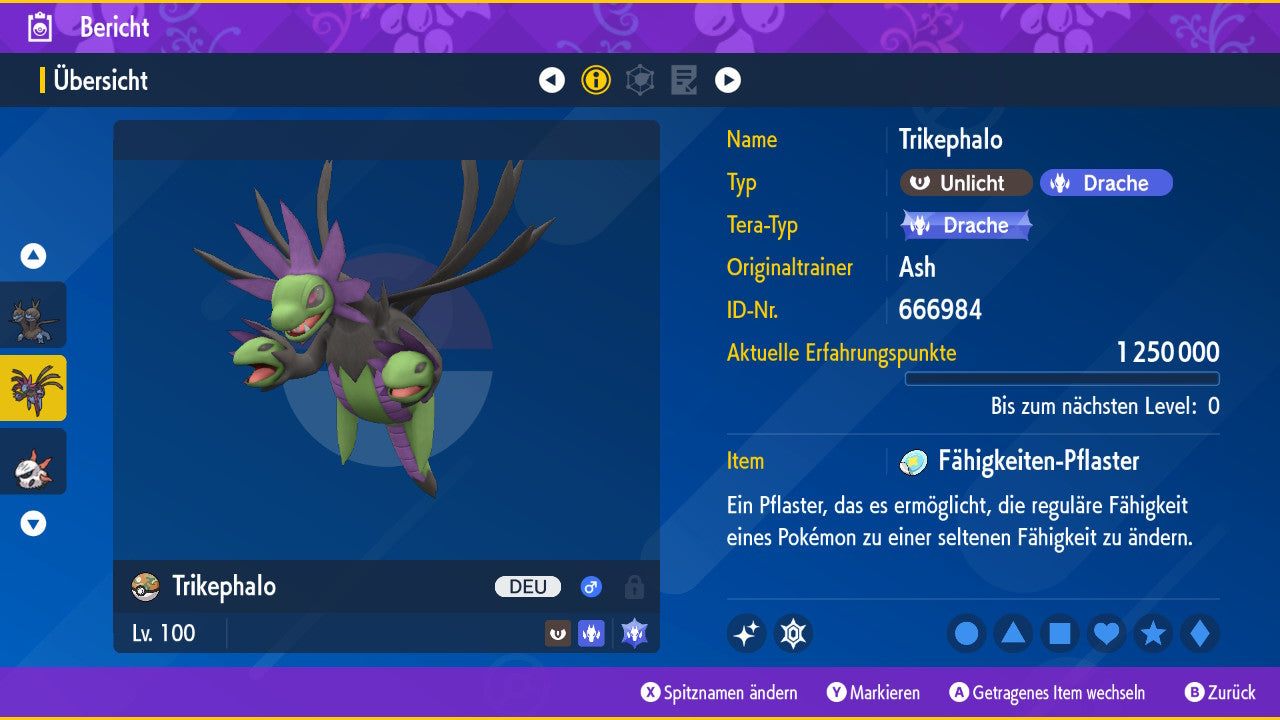Toggle the heart marking
Screen dimensions: 1280x720
(1106, 633)
